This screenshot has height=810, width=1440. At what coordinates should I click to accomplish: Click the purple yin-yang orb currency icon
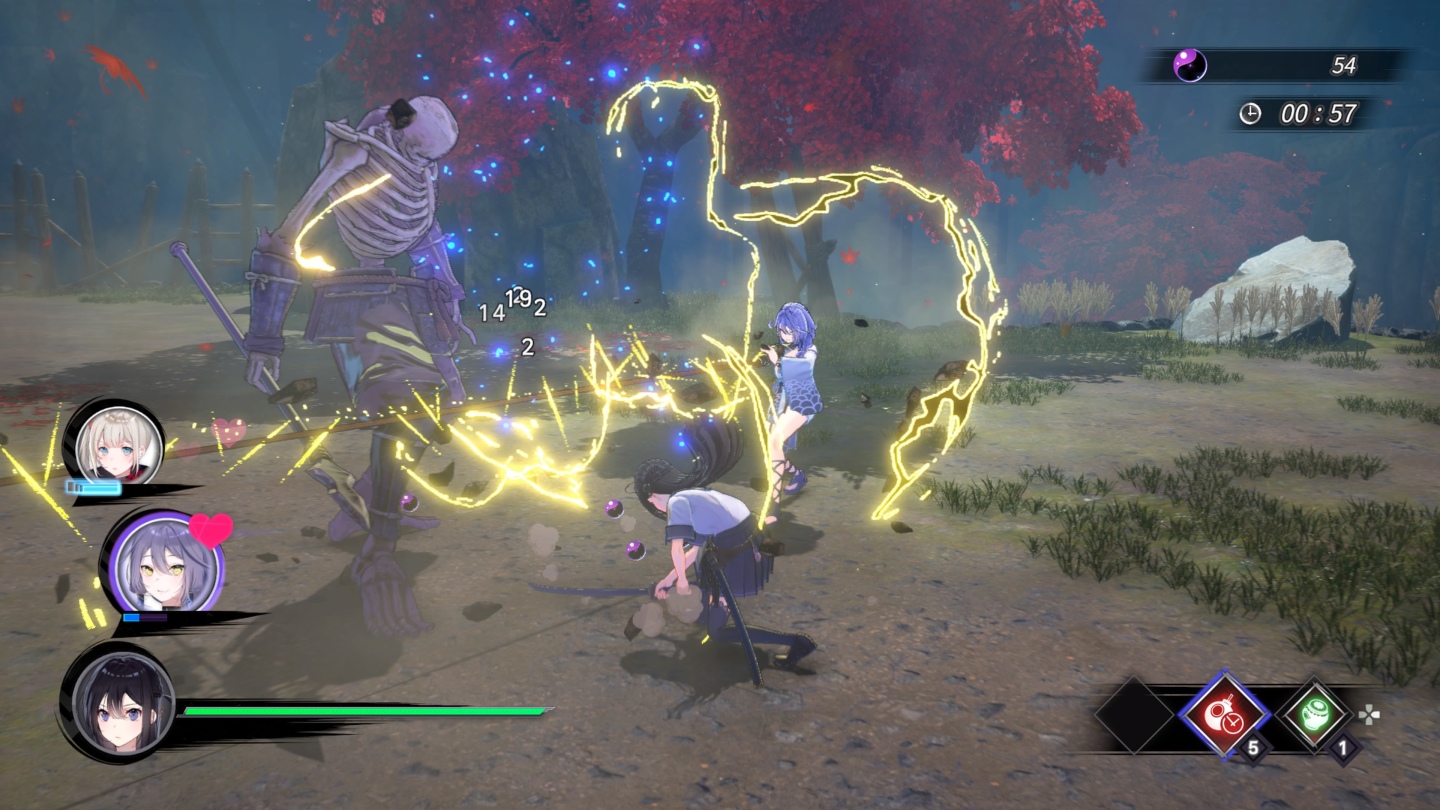(1190, 66)
